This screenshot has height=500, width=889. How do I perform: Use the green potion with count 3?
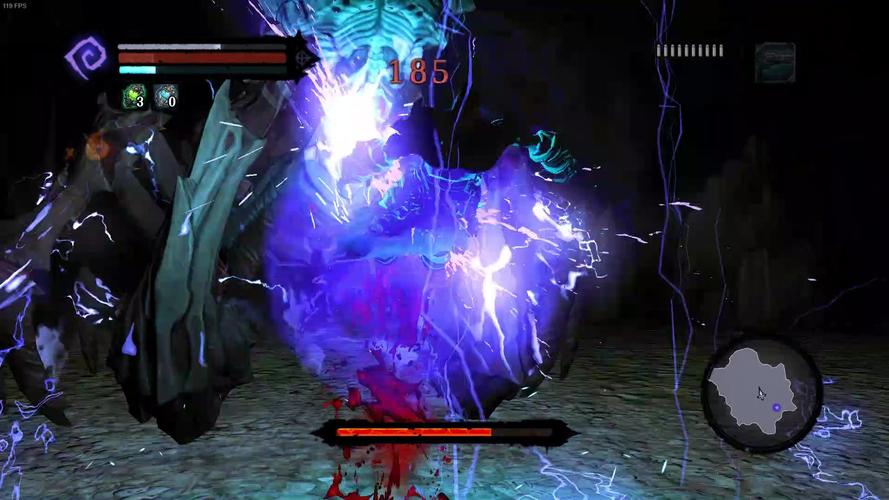coord(134,97)
